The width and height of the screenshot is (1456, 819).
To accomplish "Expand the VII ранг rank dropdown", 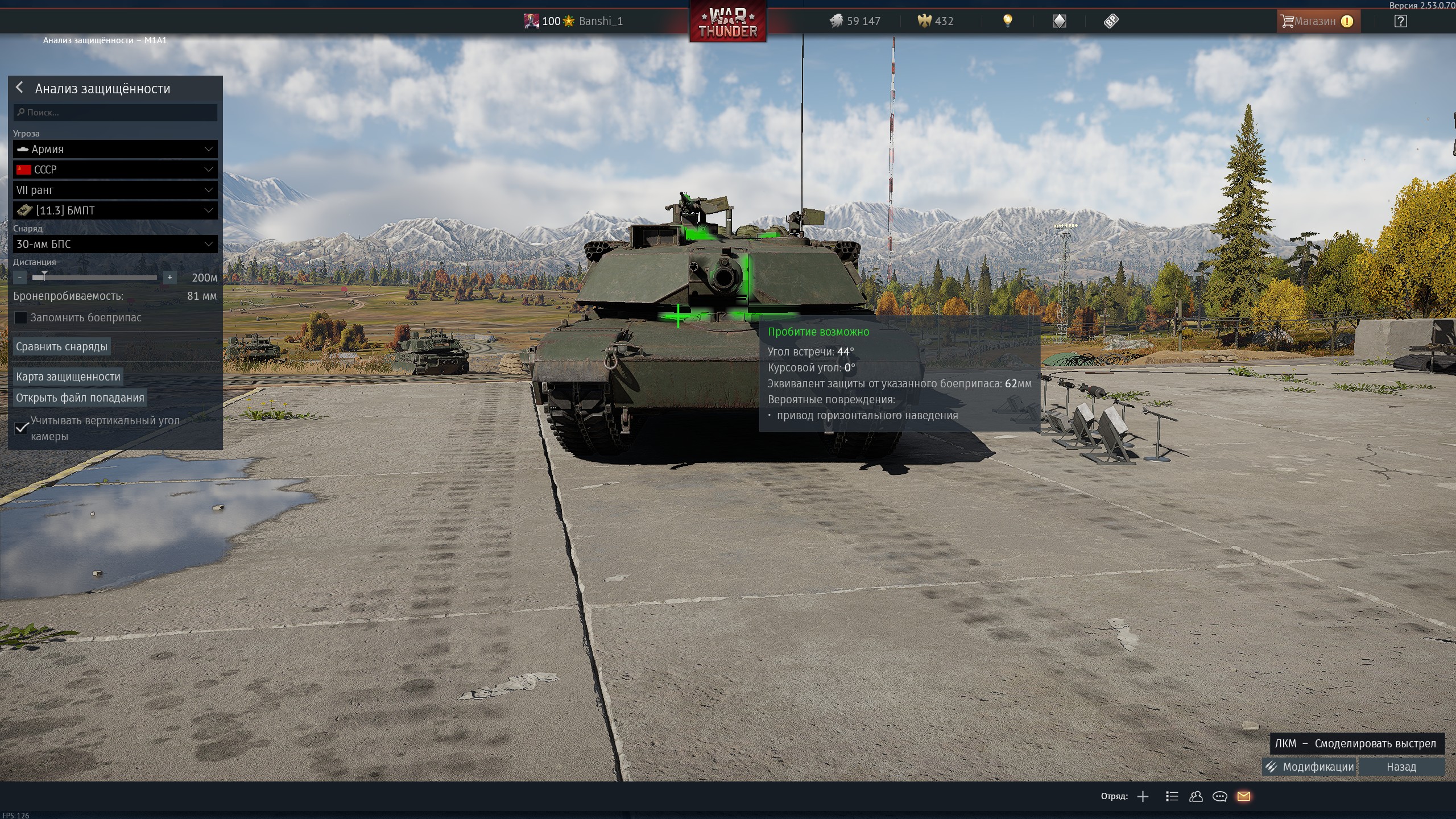I will click(x=115, y=190).
